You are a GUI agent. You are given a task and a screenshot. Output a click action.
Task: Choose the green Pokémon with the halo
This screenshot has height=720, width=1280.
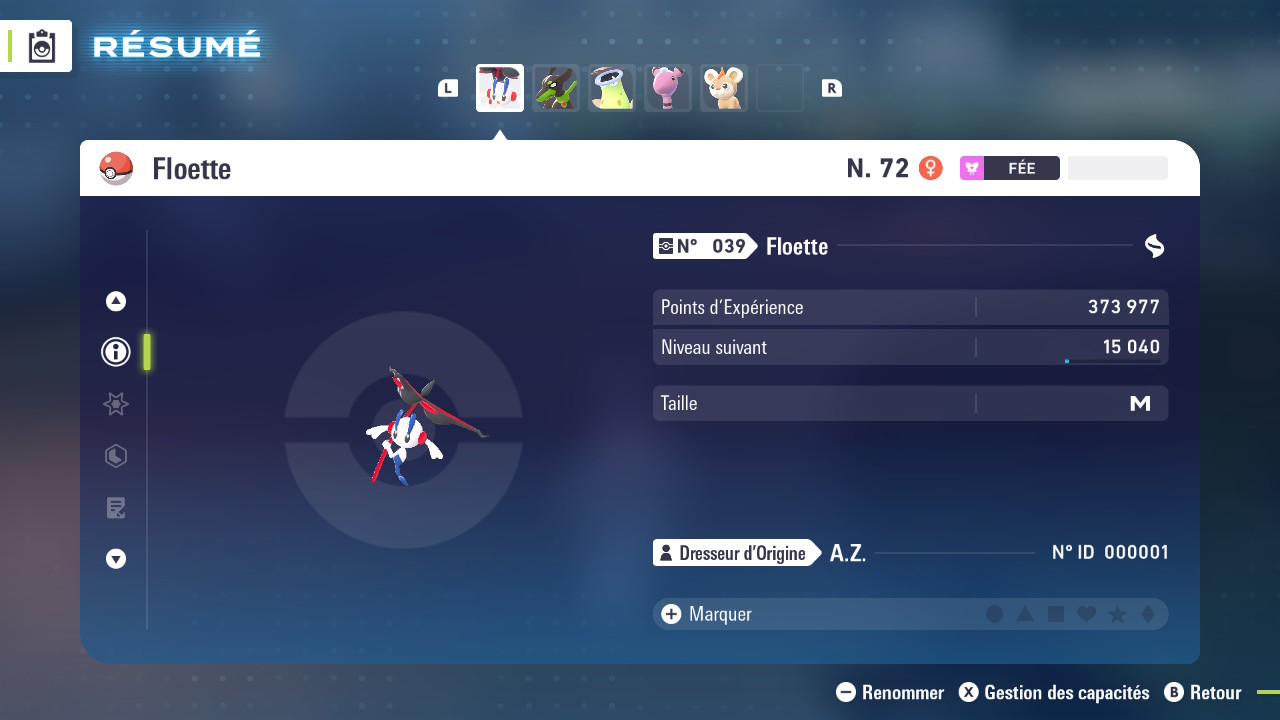(612, 88)
